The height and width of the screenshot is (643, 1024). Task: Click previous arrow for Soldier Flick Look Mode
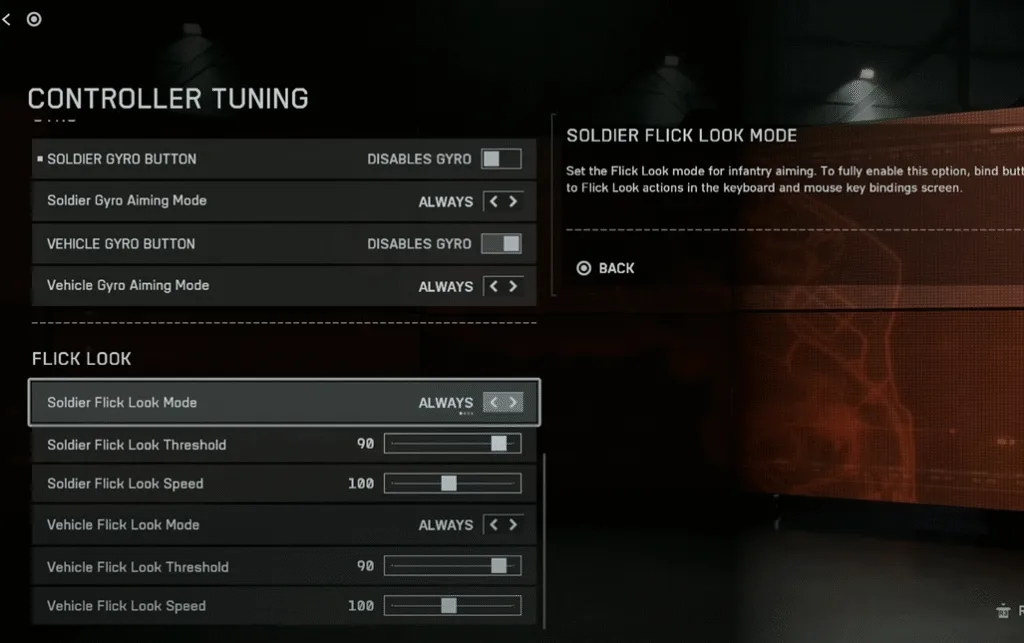click(493, 403)
